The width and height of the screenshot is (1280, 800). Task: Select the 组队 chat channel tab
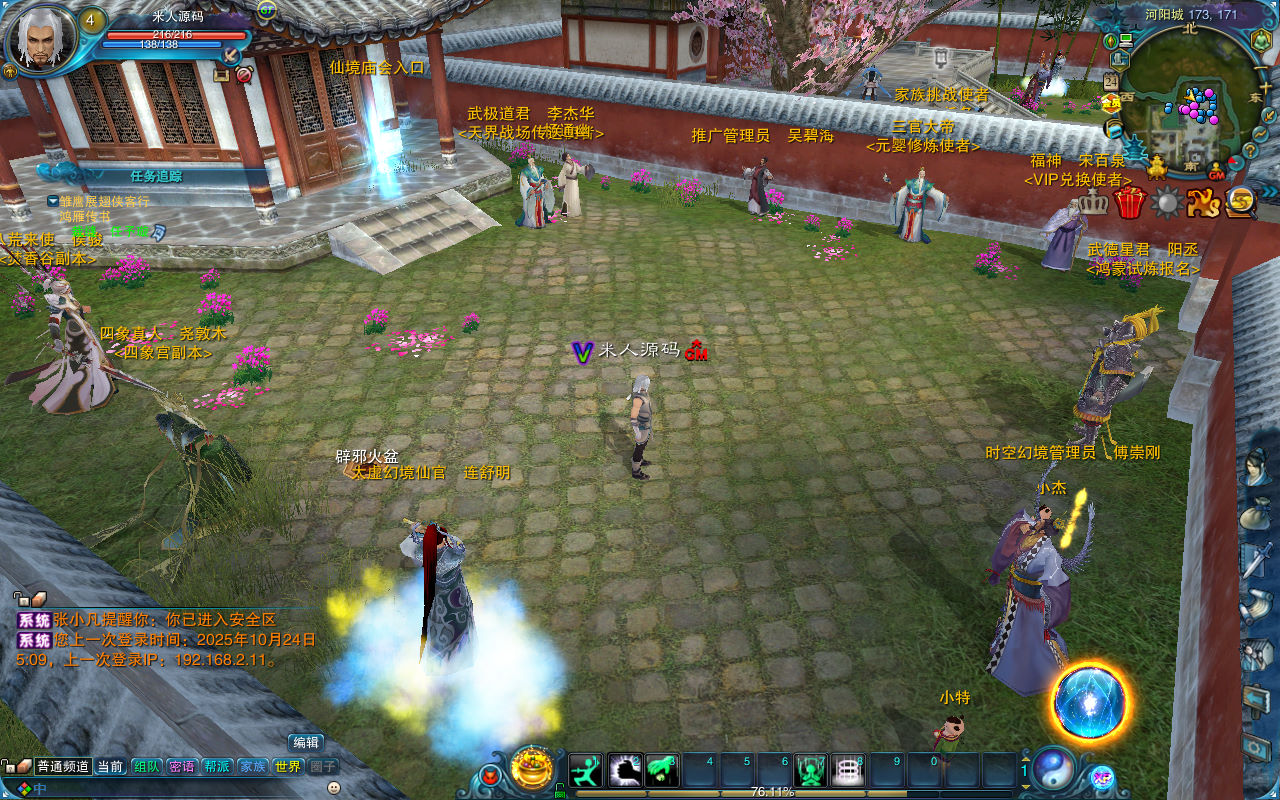[146, 767]
